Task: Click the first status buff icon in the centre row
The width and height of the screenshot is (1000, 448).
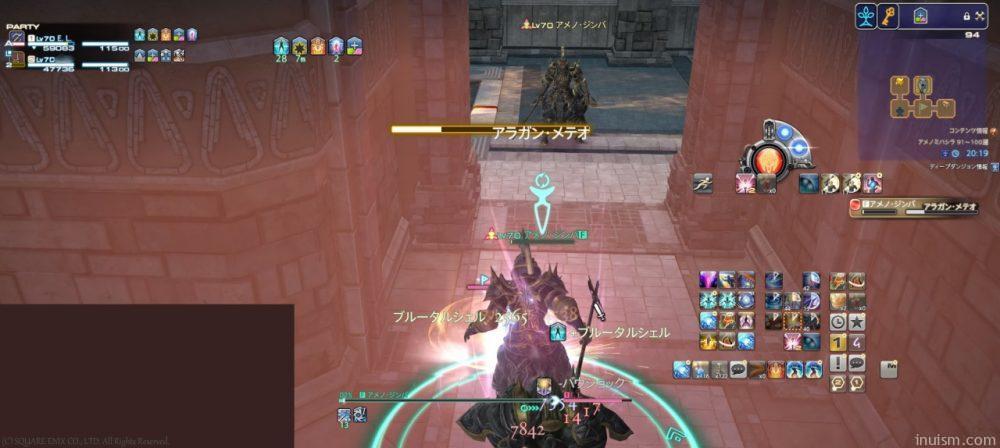Action: pyautogui.click(x=281, y=45)
